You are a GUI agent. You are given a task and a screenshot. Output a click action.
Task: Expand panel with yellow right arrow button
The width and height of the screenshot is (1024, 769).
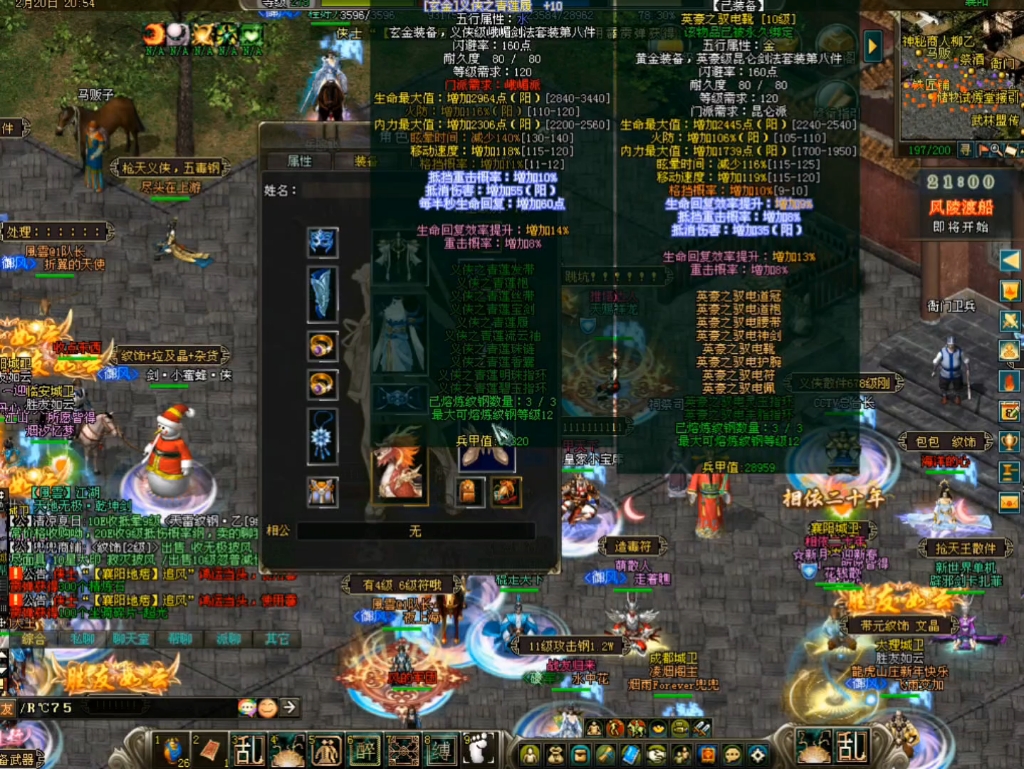(873, 45)
